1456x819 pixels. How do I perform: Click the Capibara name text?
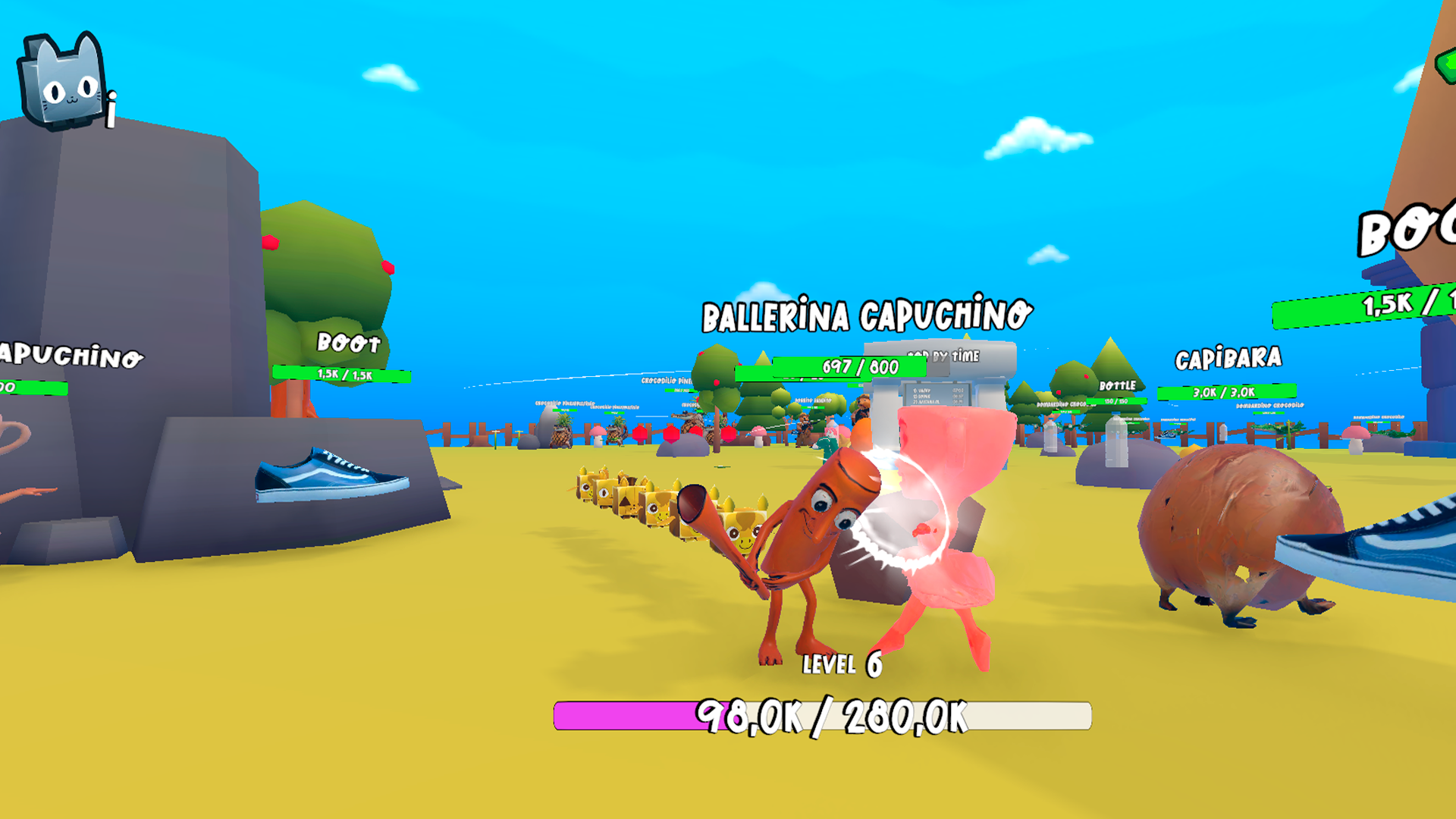click(x=1228, y=356)
